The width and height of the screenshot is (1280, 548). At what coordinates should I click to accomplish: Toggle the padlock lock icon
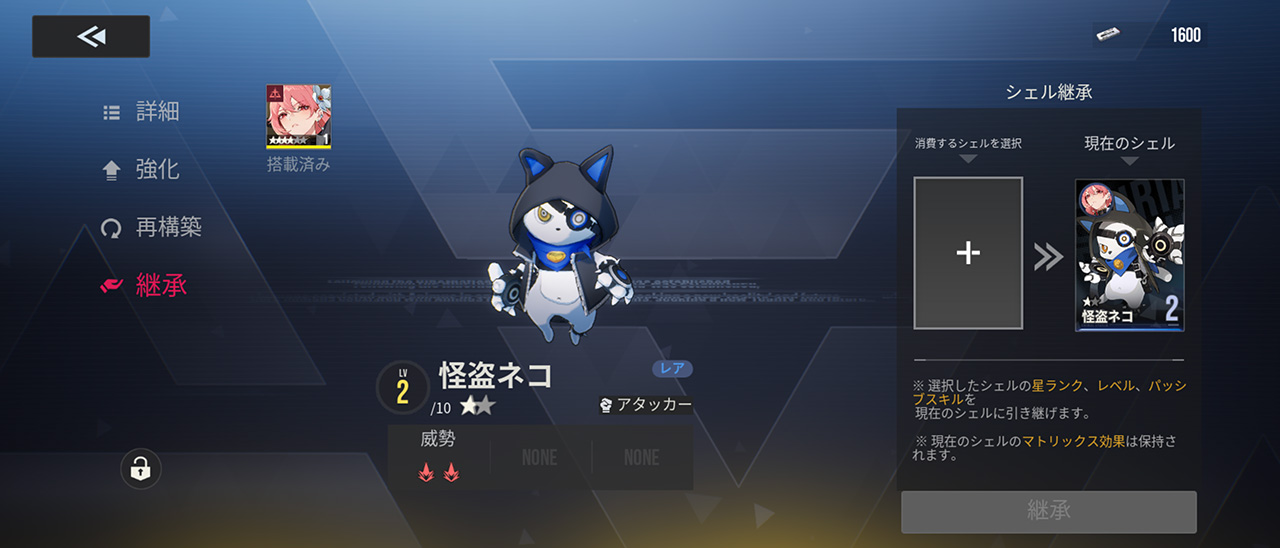pos(141,468)
